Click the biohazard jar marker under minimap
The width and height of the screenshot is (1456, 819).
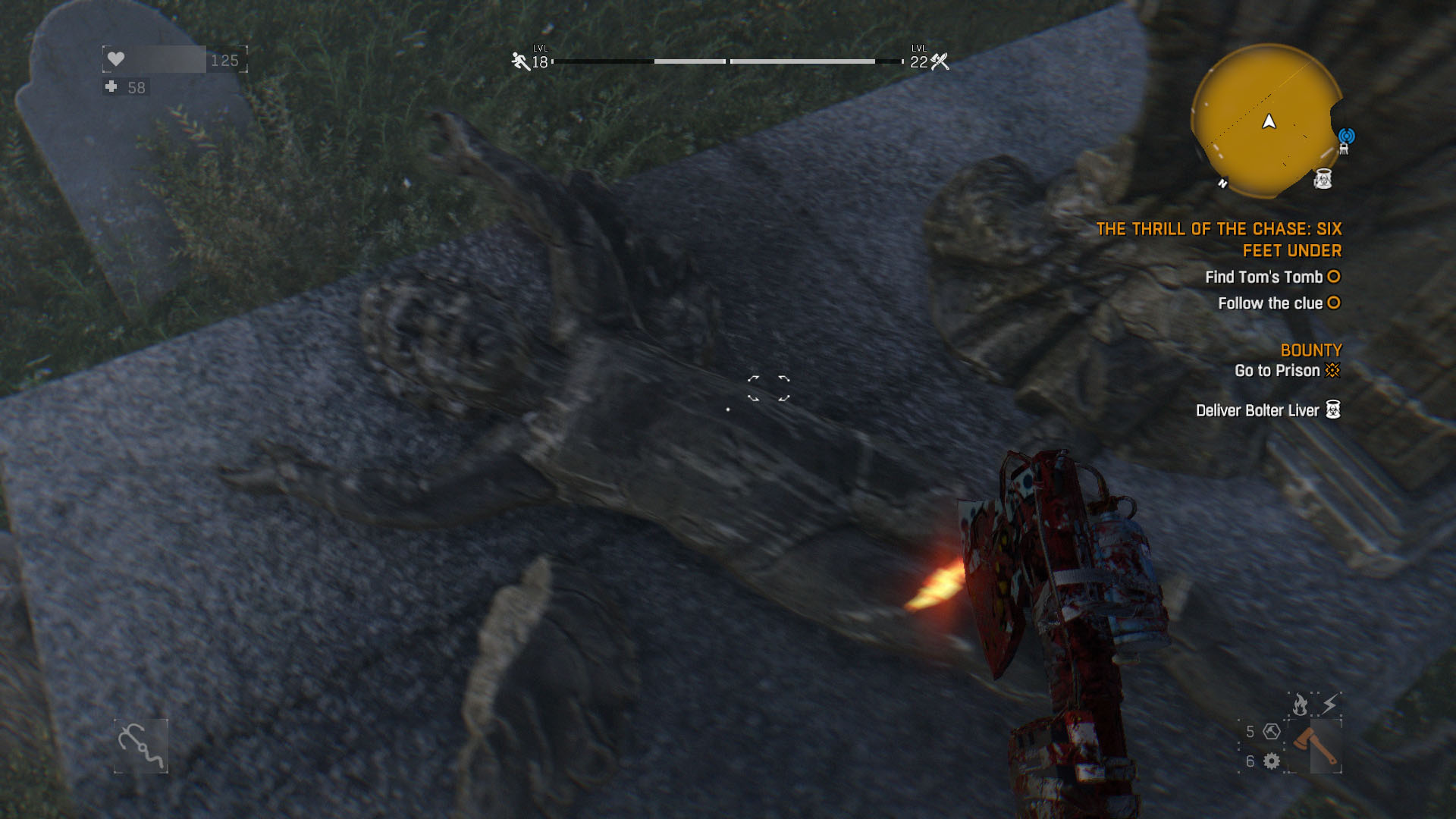(x=1323, y=179)
